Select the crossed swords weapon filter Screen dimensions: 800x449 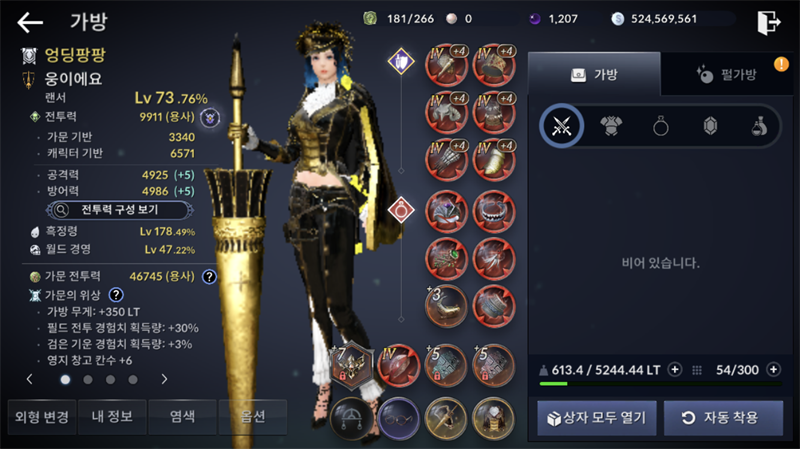point(561,126)
